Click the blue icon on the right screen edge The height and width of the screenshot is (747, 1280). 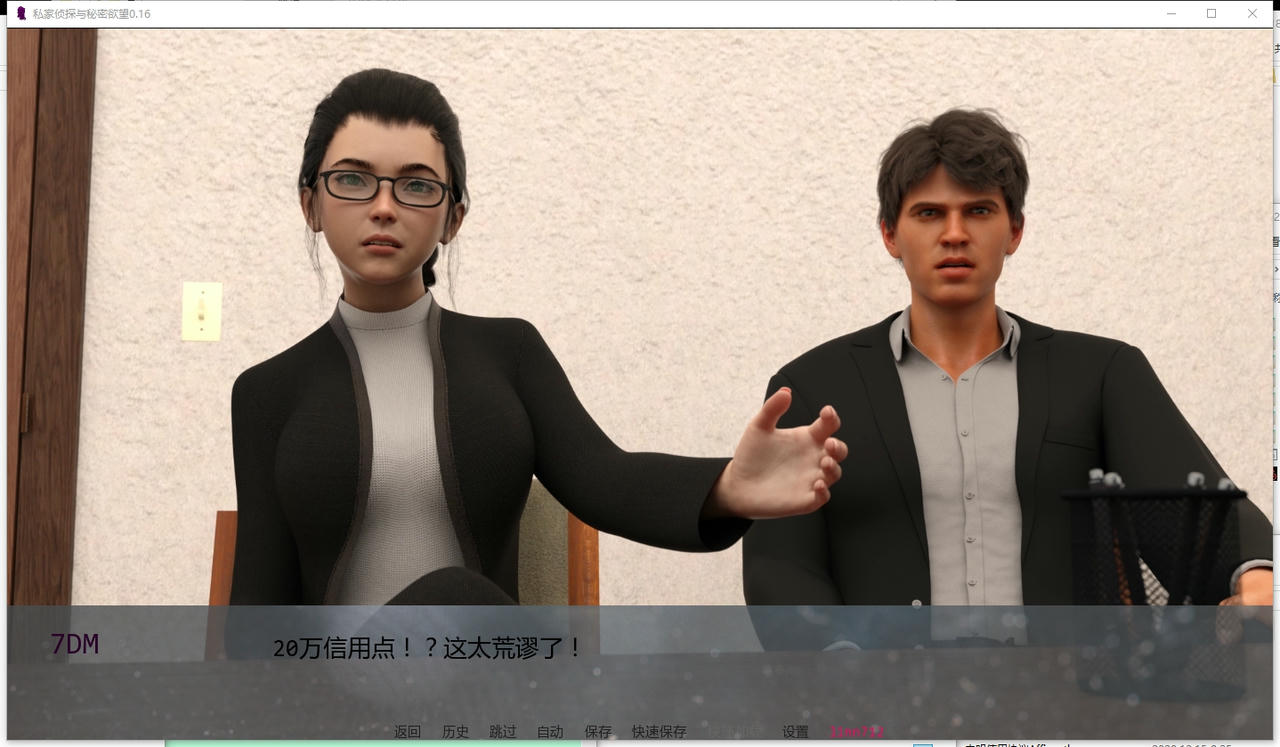pos(1274,299)
